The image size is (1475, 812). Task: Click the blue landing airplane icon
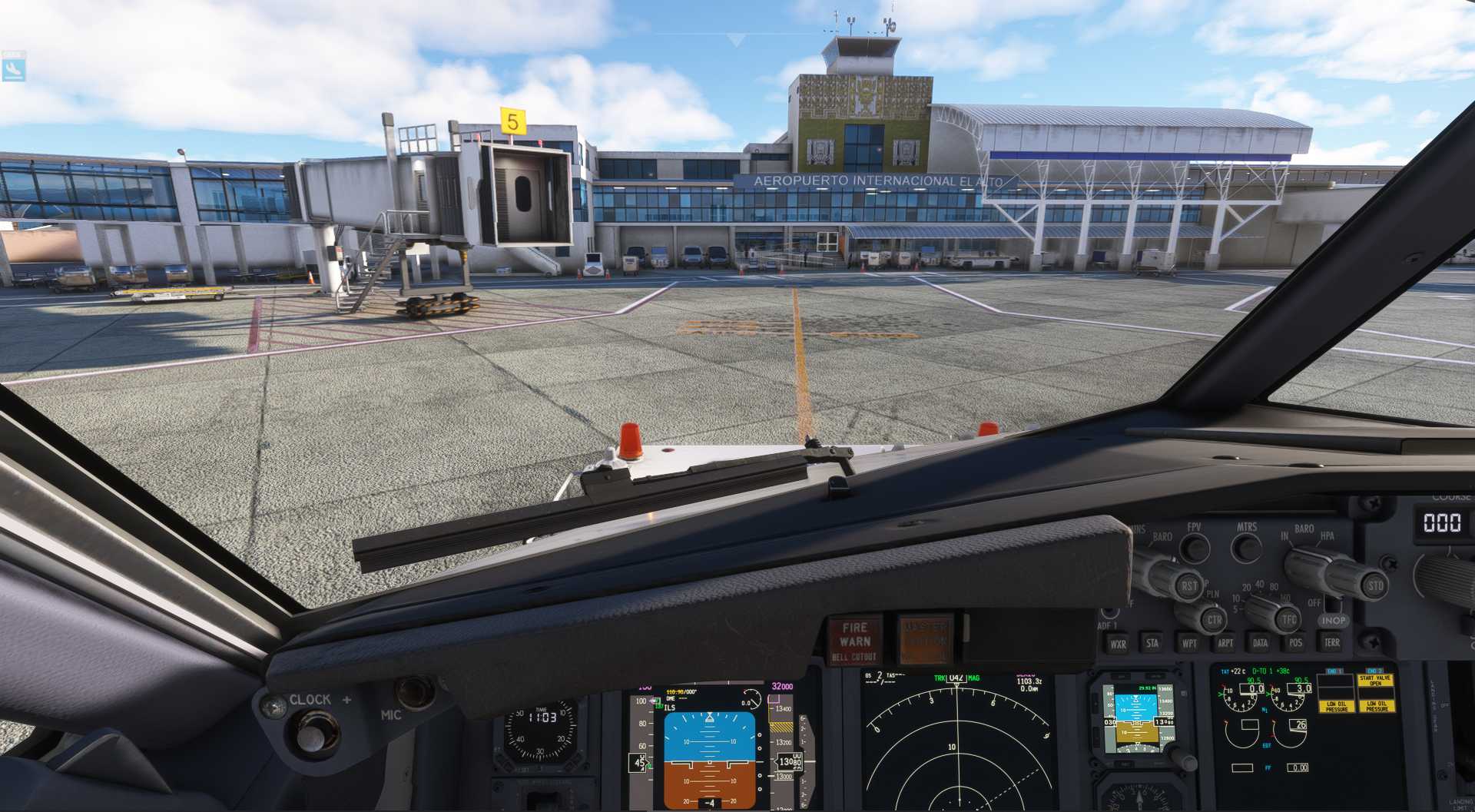[x=13, y=68]
